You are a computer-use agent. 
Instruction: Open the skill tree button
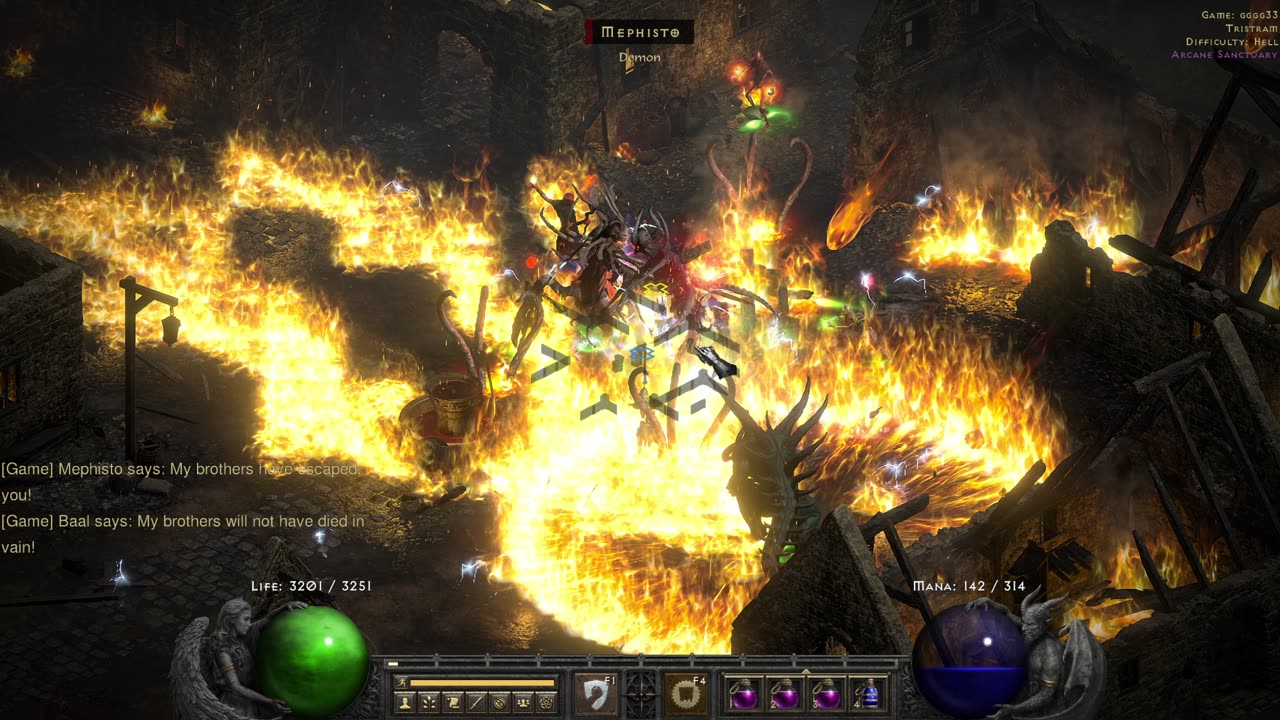tap(428, 703)
